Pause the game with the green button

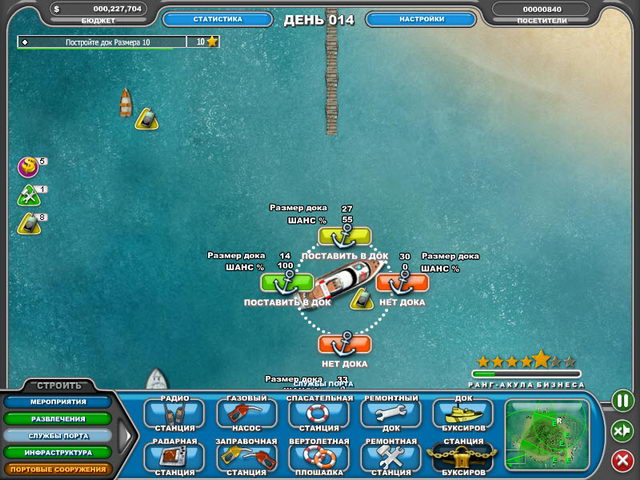[622, 401]
